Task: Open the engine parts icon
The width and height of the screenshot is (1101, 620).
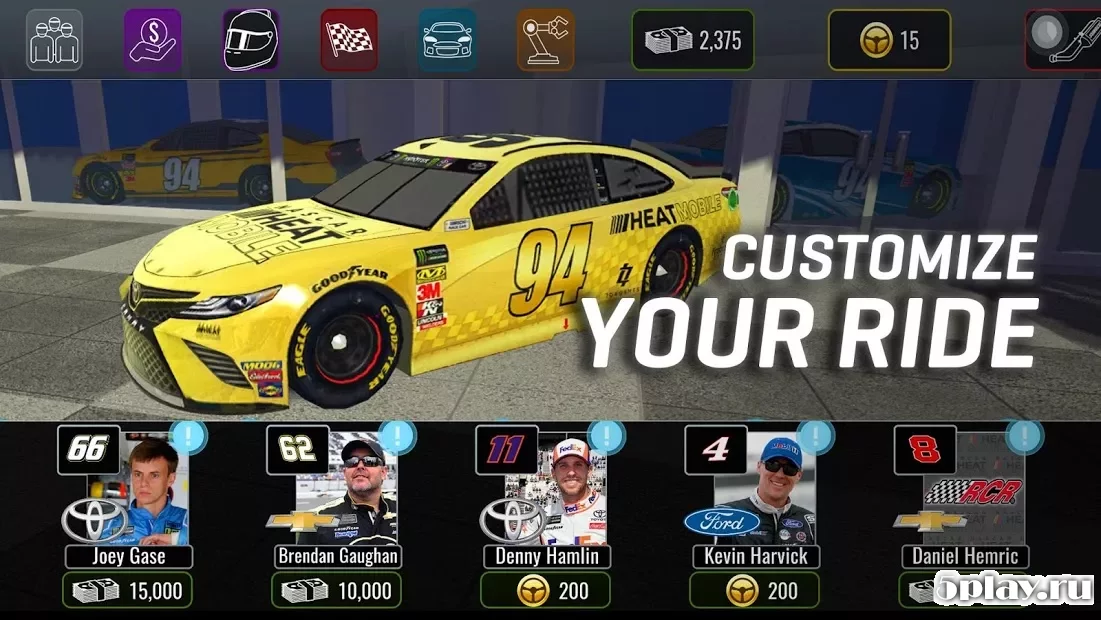Action: [x=1065, y=40]
